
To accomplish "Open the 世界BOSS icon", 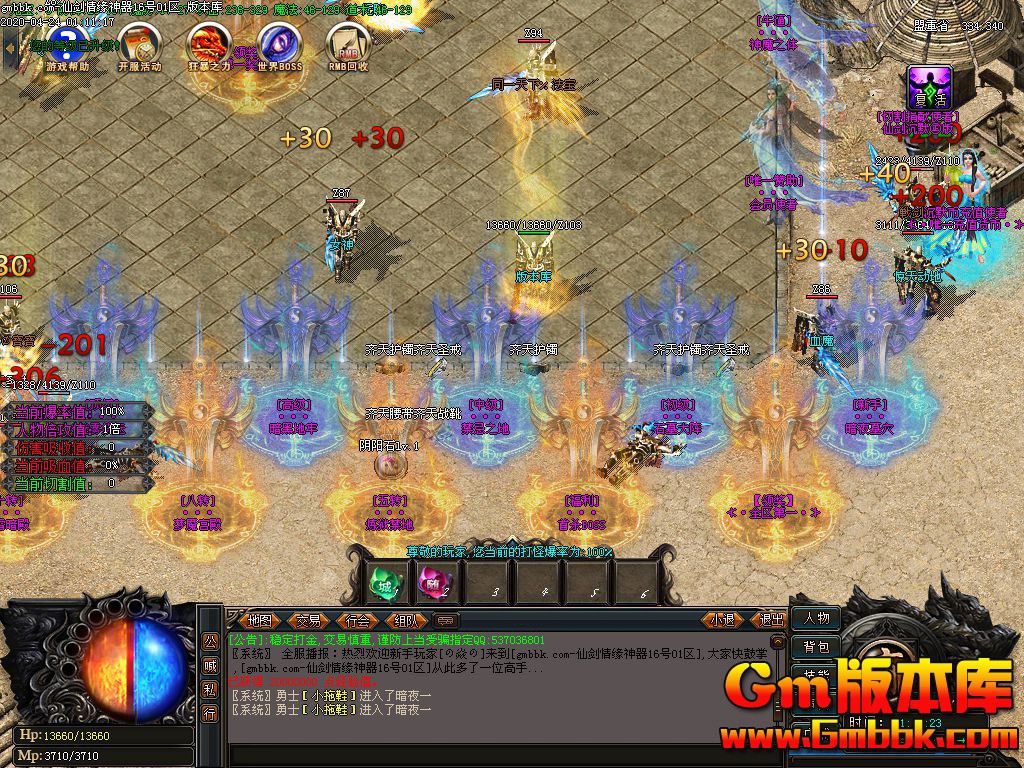I will pos(279,45).
